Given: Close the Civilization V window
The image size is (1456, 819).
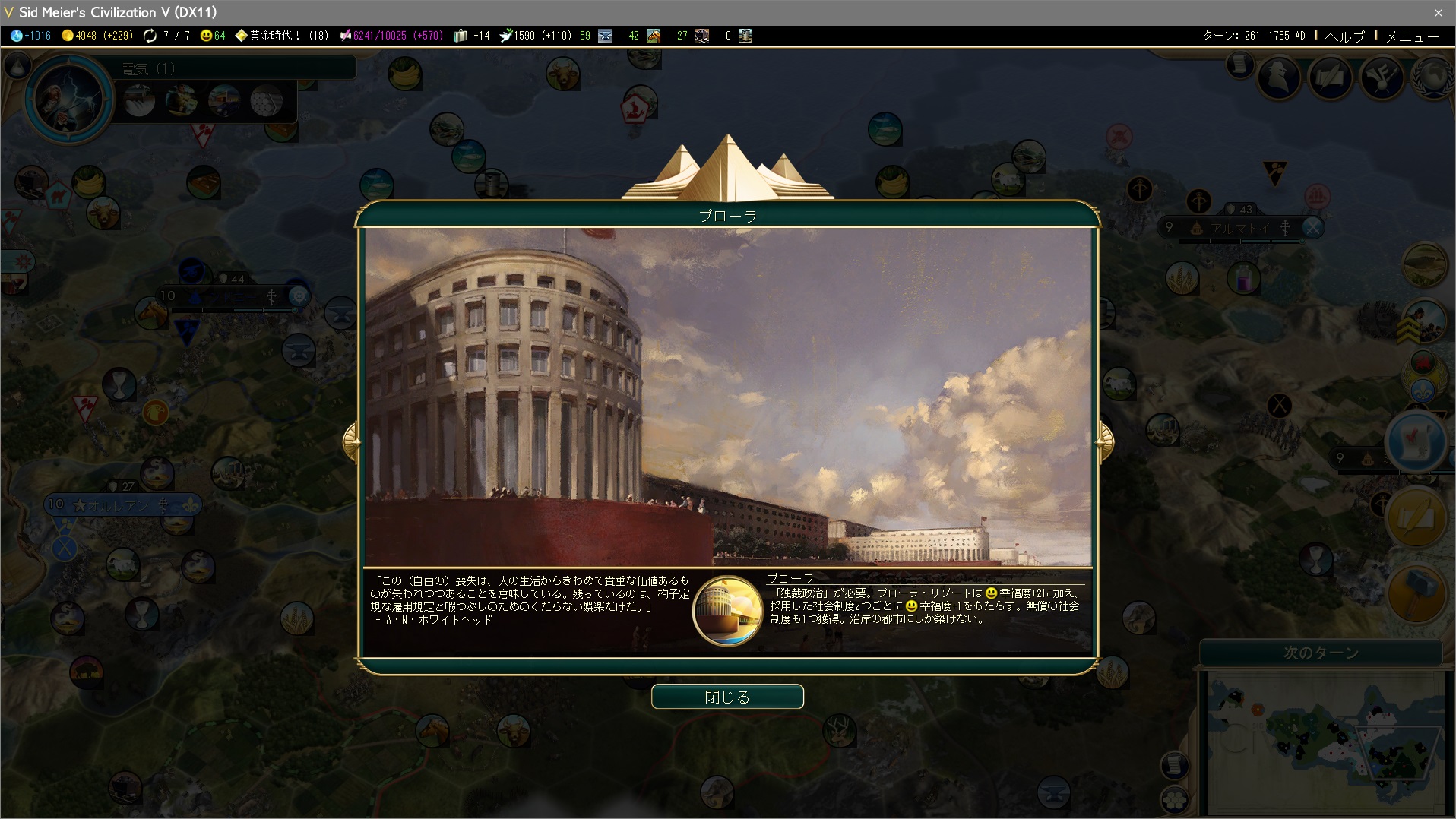Looking at the screenshot, I should [x=1438, y=12].
